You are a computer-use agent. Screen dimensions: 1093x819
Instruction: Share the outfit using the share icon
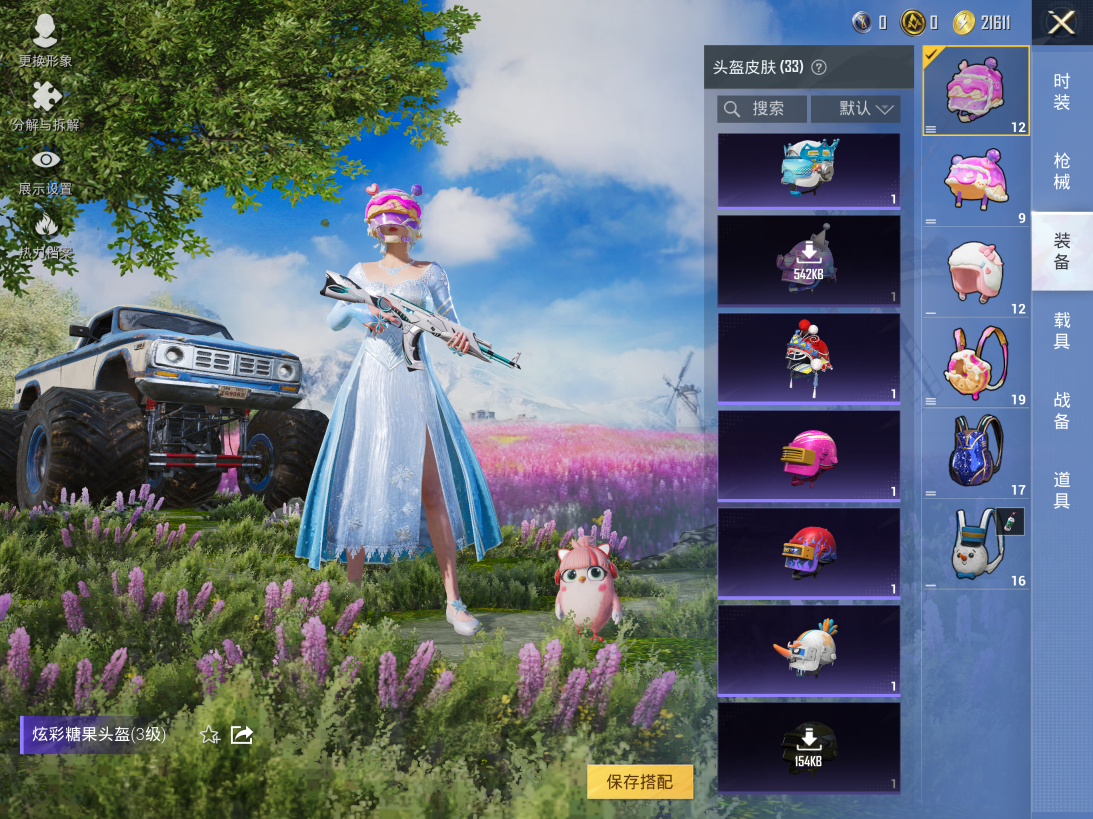click(x=242, y=735)
